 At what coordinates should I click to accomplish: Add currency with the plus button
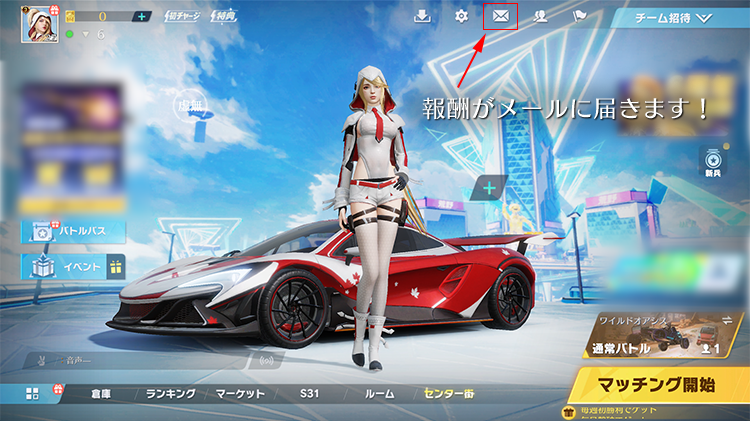click(141, 17)
